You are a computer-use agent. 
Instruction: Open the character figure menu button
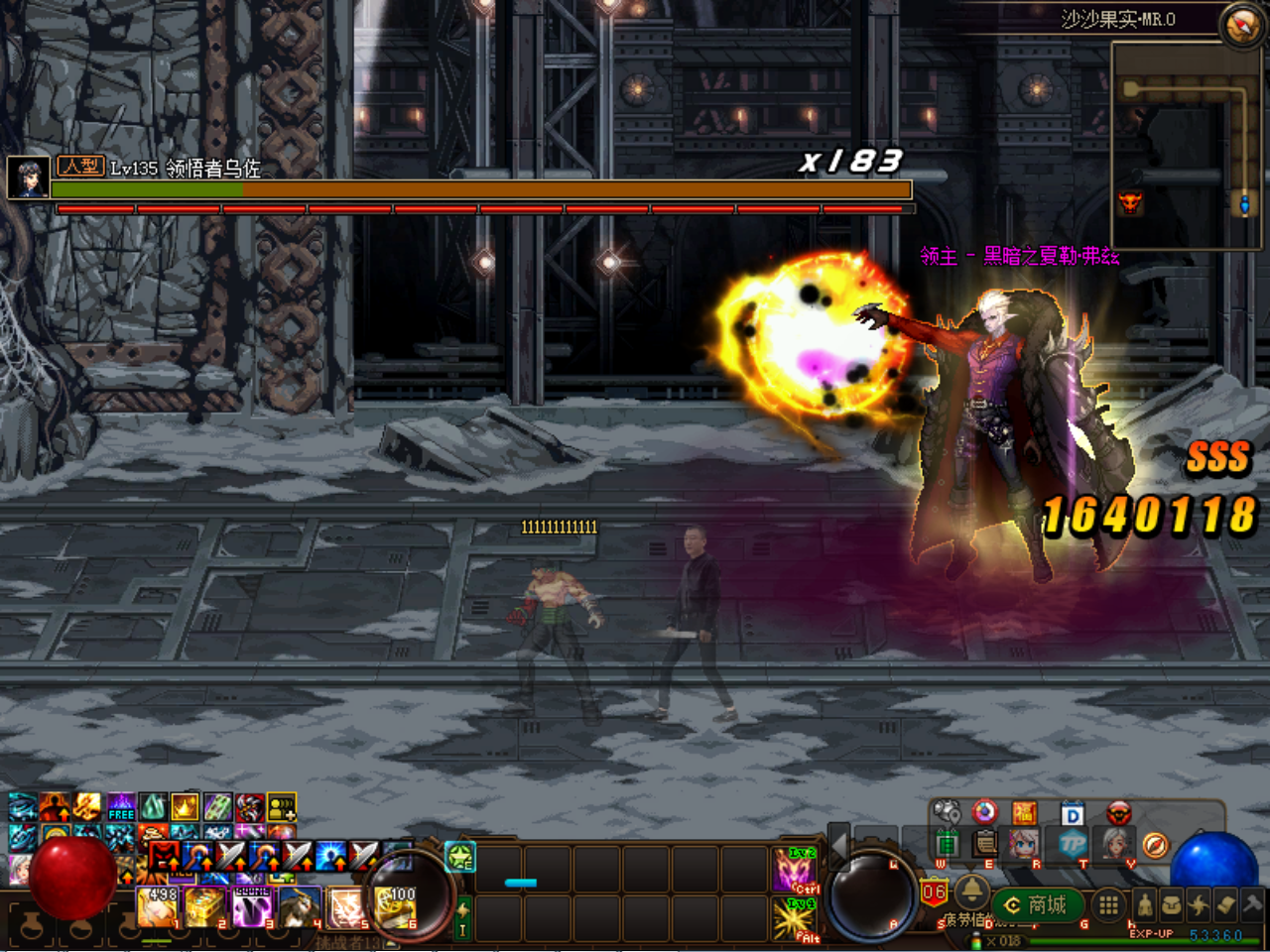pos(1144,904)
